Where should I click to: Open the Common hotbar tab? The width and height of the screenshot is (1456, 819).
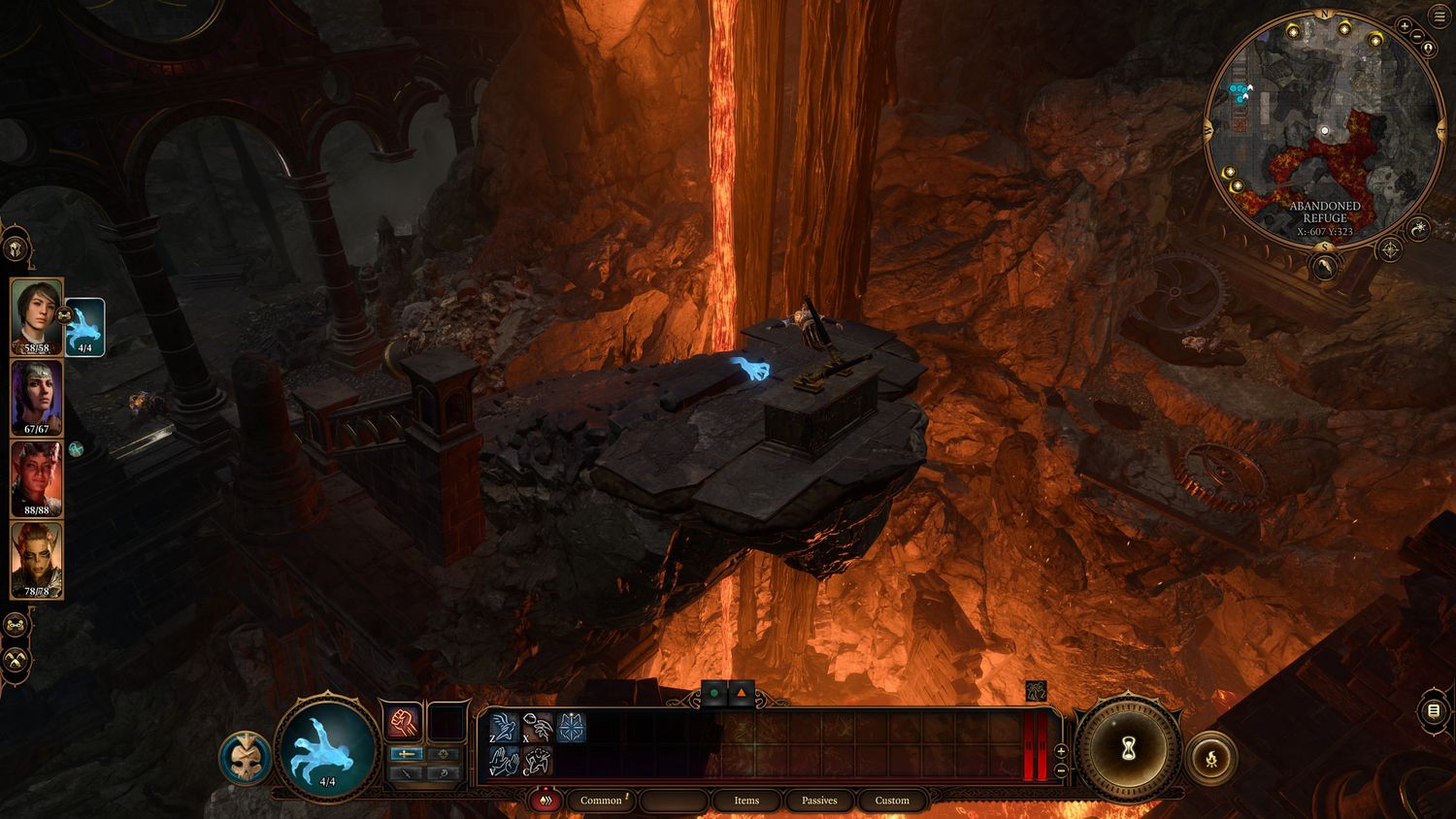(x=601, y=801)
